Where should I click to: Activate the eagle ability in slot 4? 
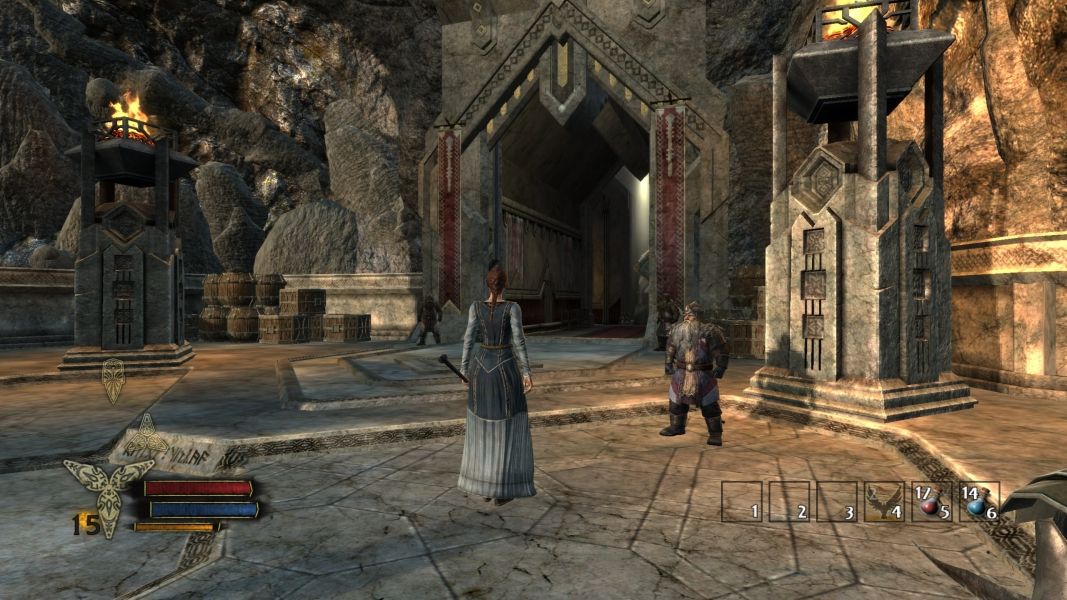884,501
